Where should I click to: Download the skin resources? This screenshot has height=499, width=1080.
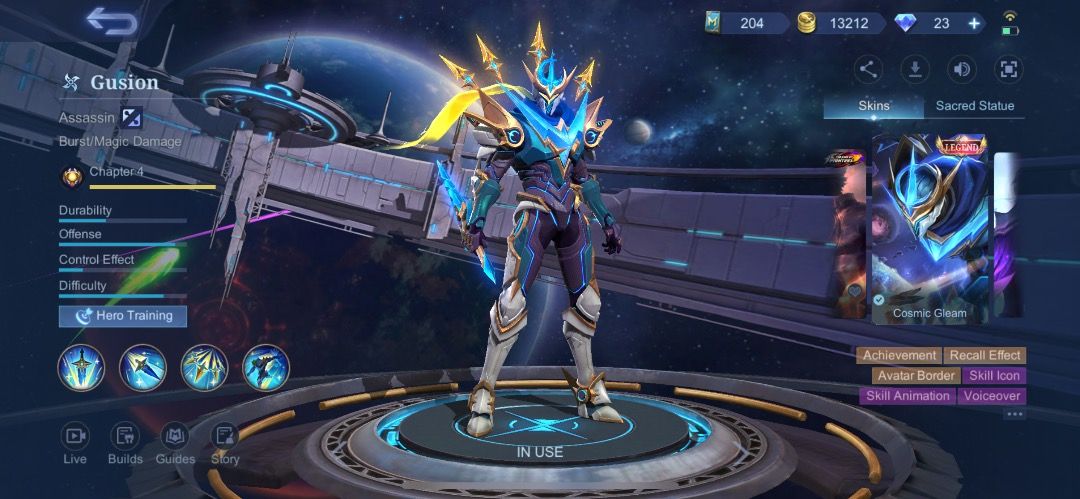pyautogui.click(x=914, y=69)
